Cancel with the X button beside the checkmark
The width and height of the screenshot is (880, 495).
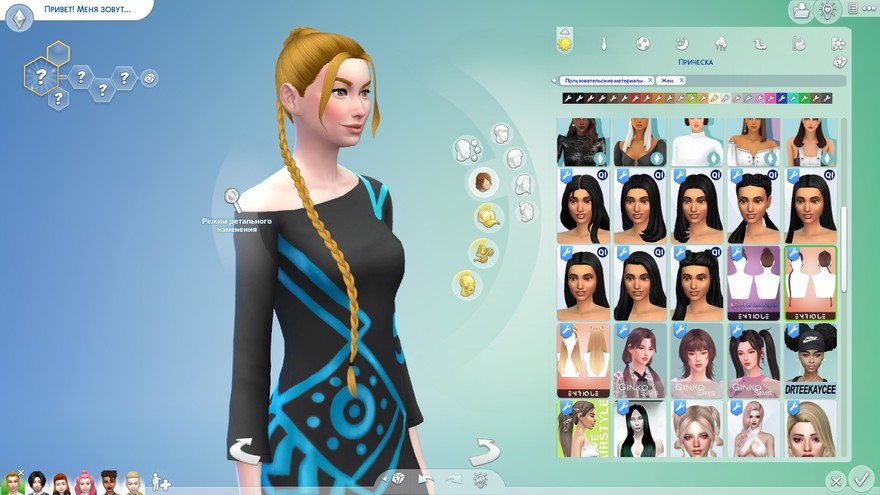pyautogui.click(x=836, y=481)
